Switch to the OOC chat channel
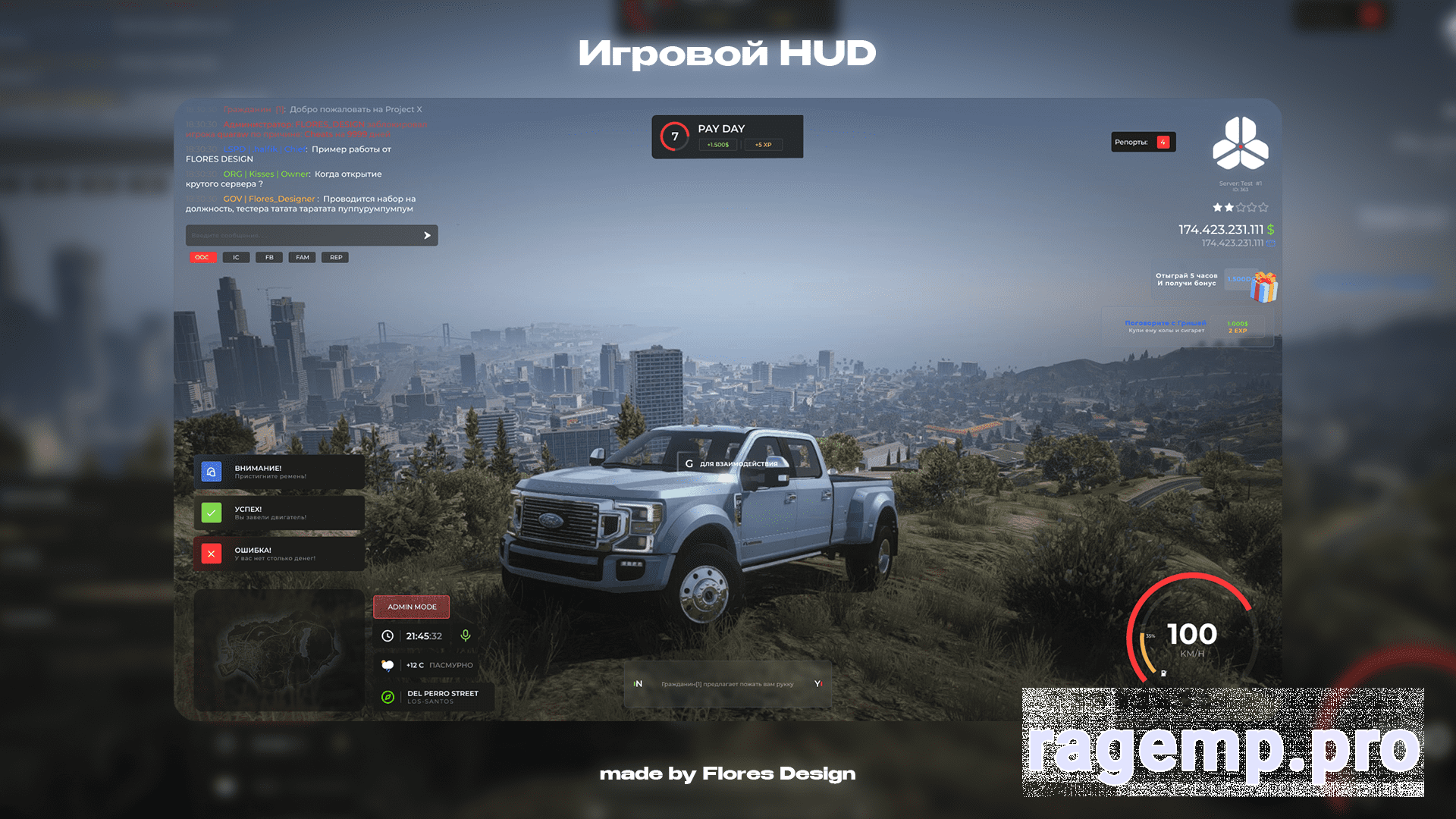This screenshot has width=1456, height=819. 202,257
